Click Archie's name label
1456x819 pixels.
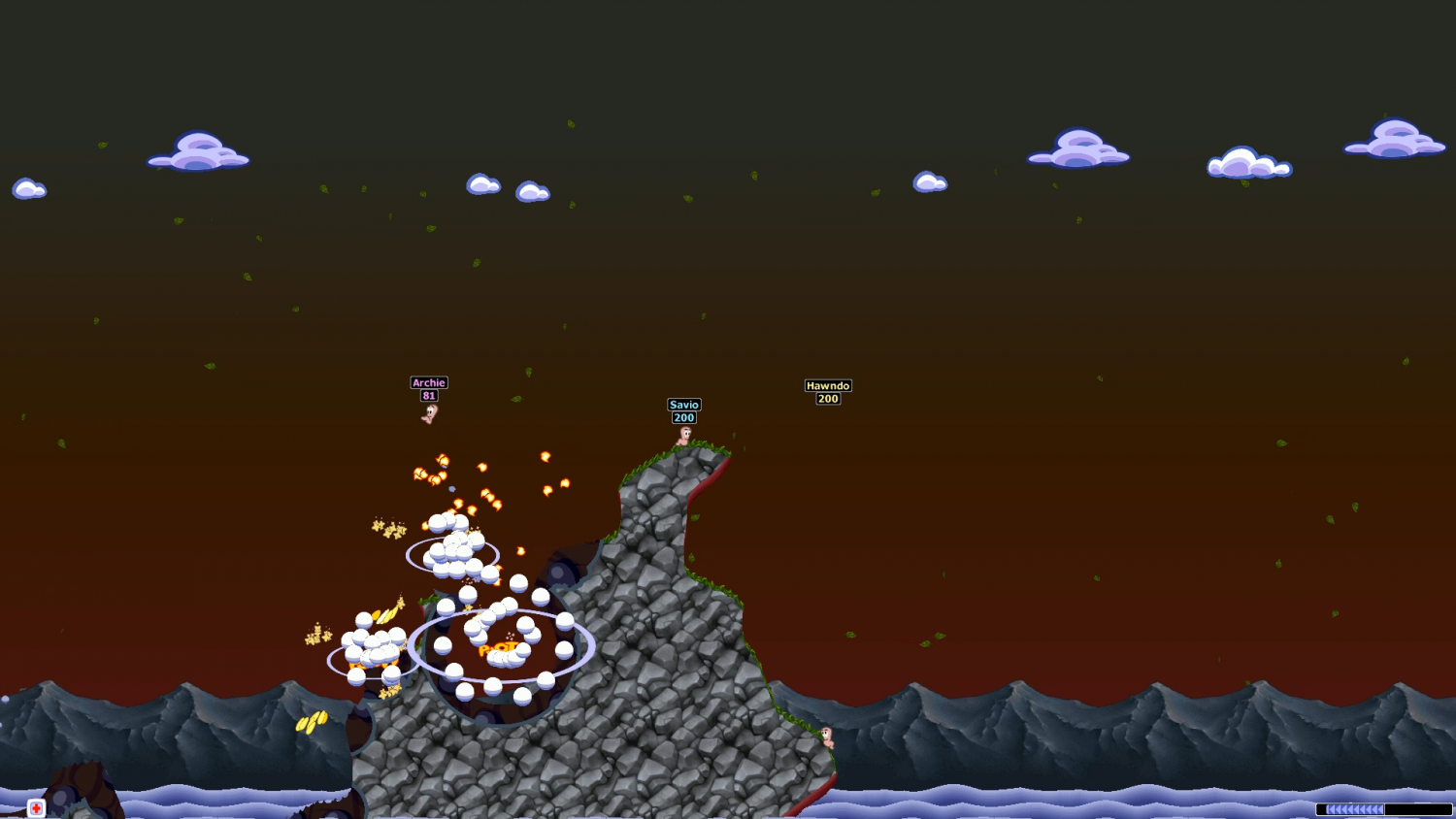(x=427, y=382)
